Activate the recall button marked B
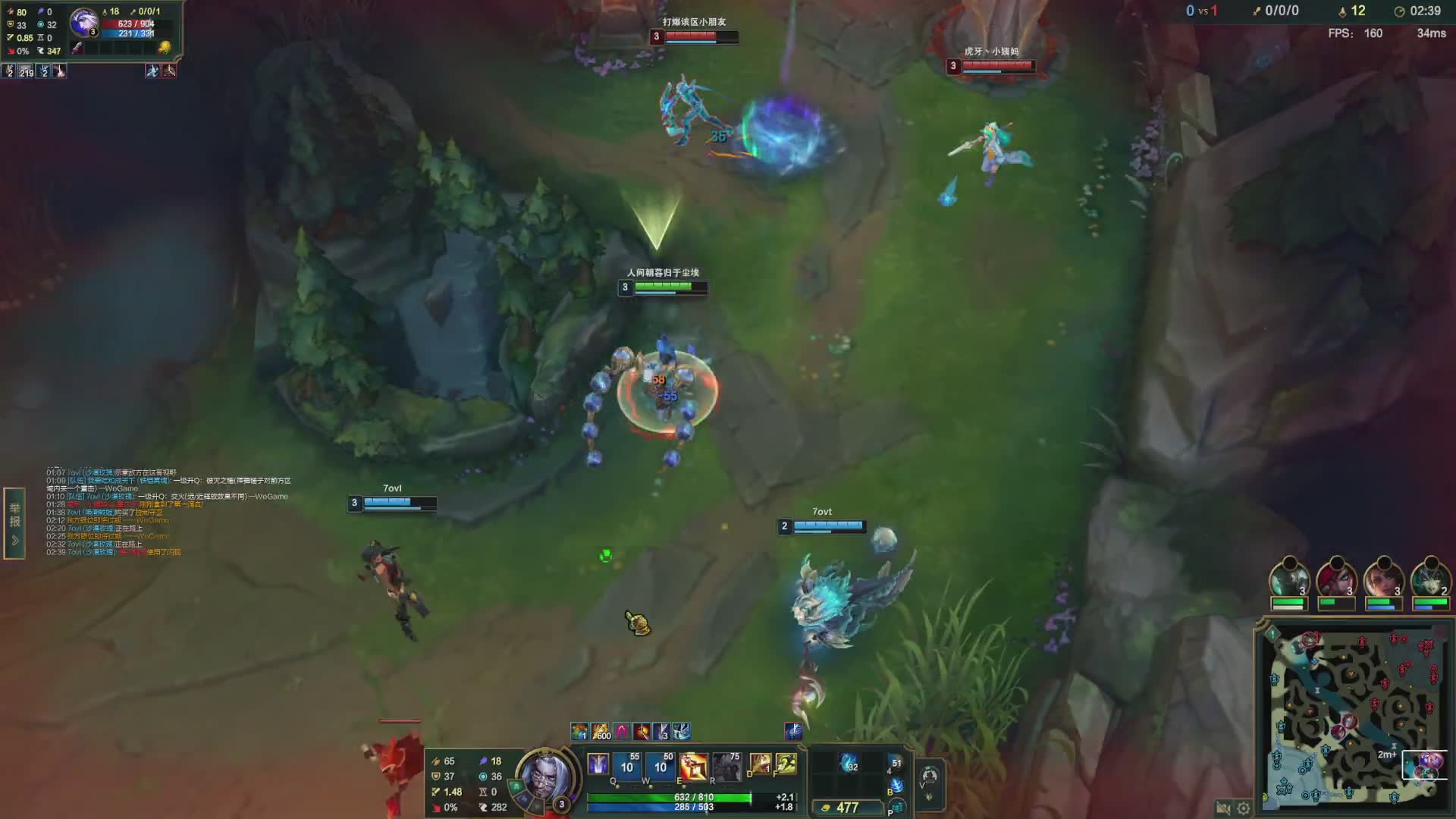 [896, 786]
